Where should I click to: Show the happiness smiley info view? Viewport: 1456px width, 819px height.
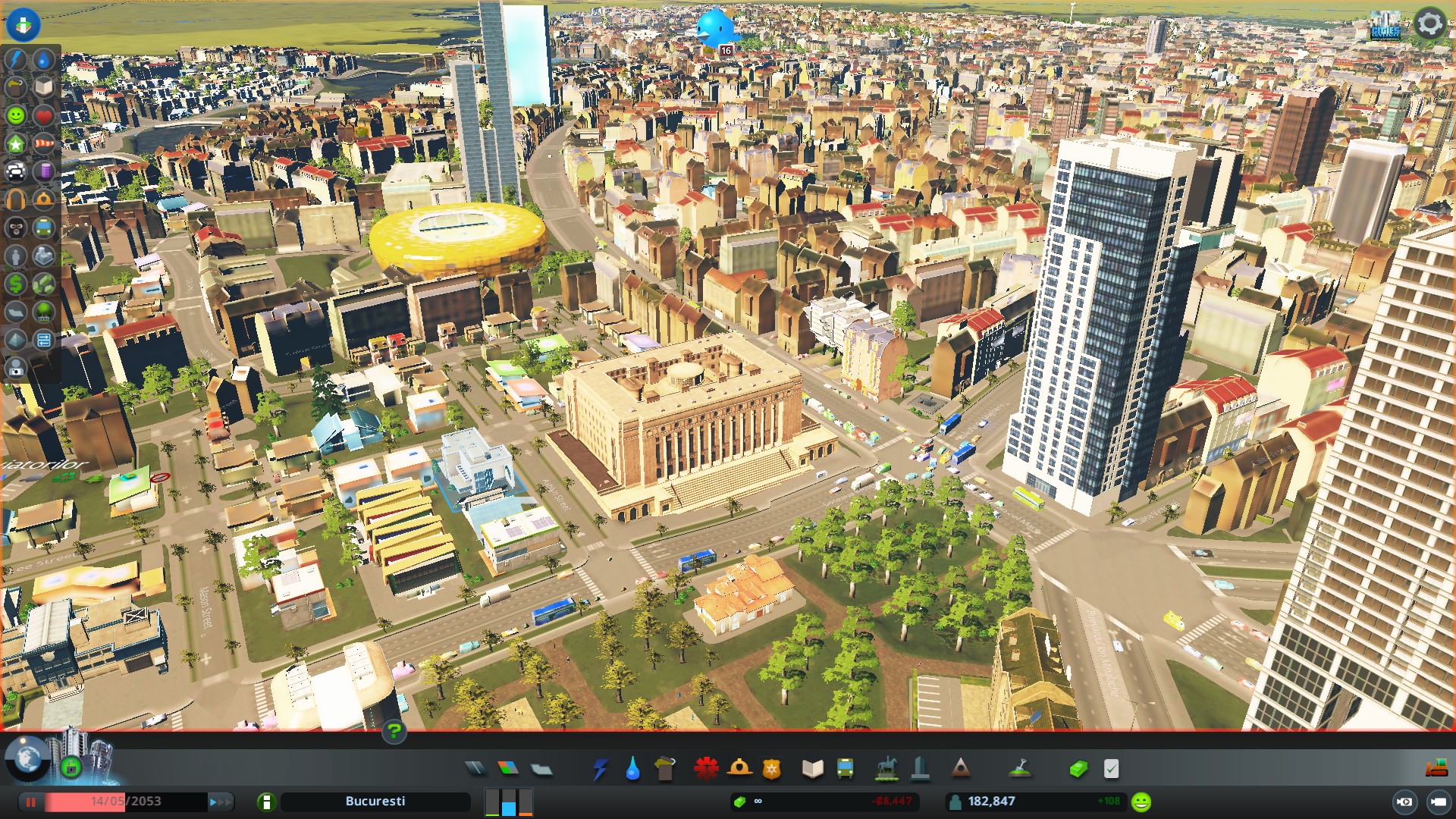pyautogui.click(x=16, y=115)
